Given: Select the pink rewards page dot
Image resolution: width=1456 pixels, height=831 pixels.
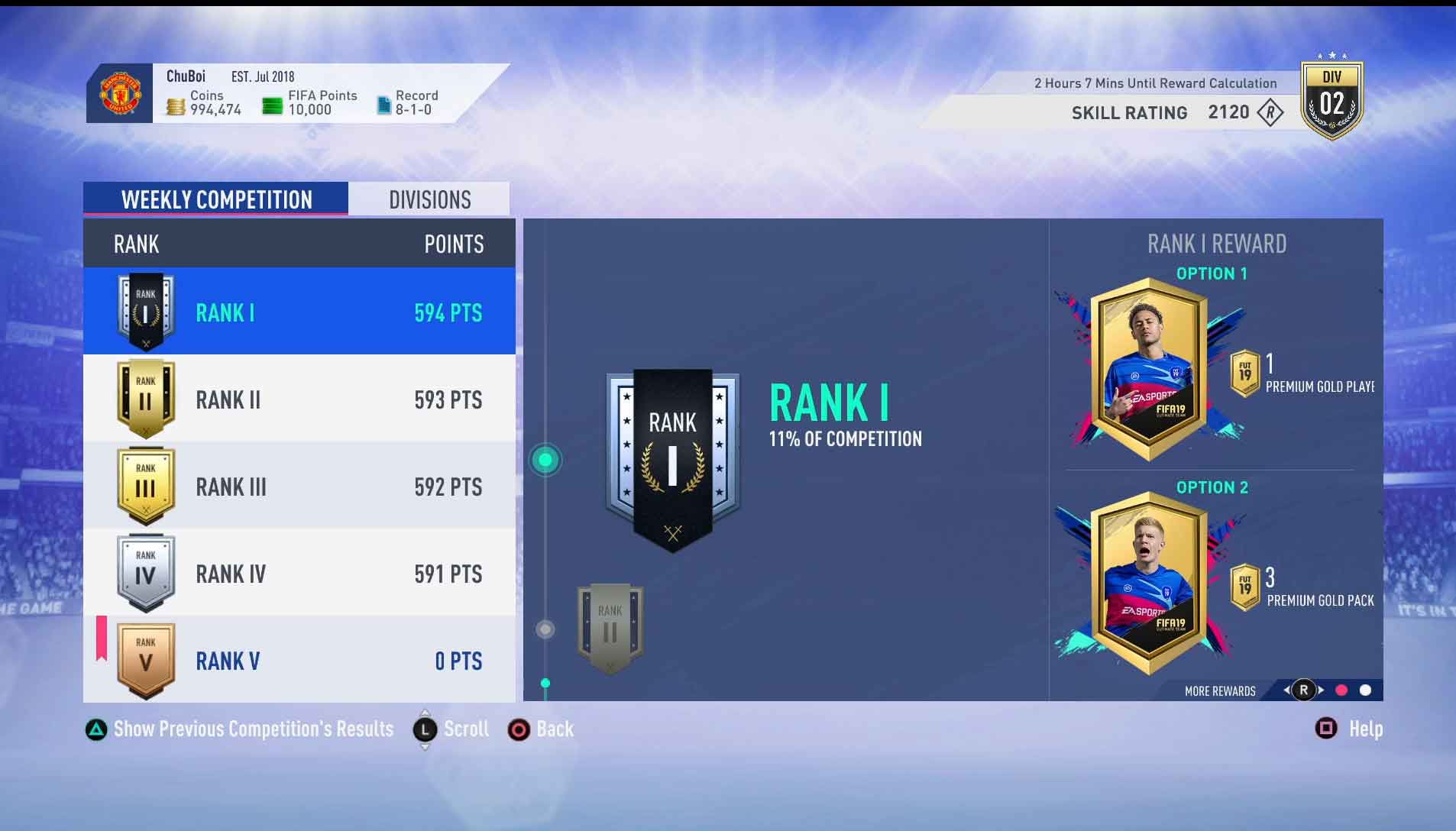Looking at the screenshot, I should pos(1341,690).
